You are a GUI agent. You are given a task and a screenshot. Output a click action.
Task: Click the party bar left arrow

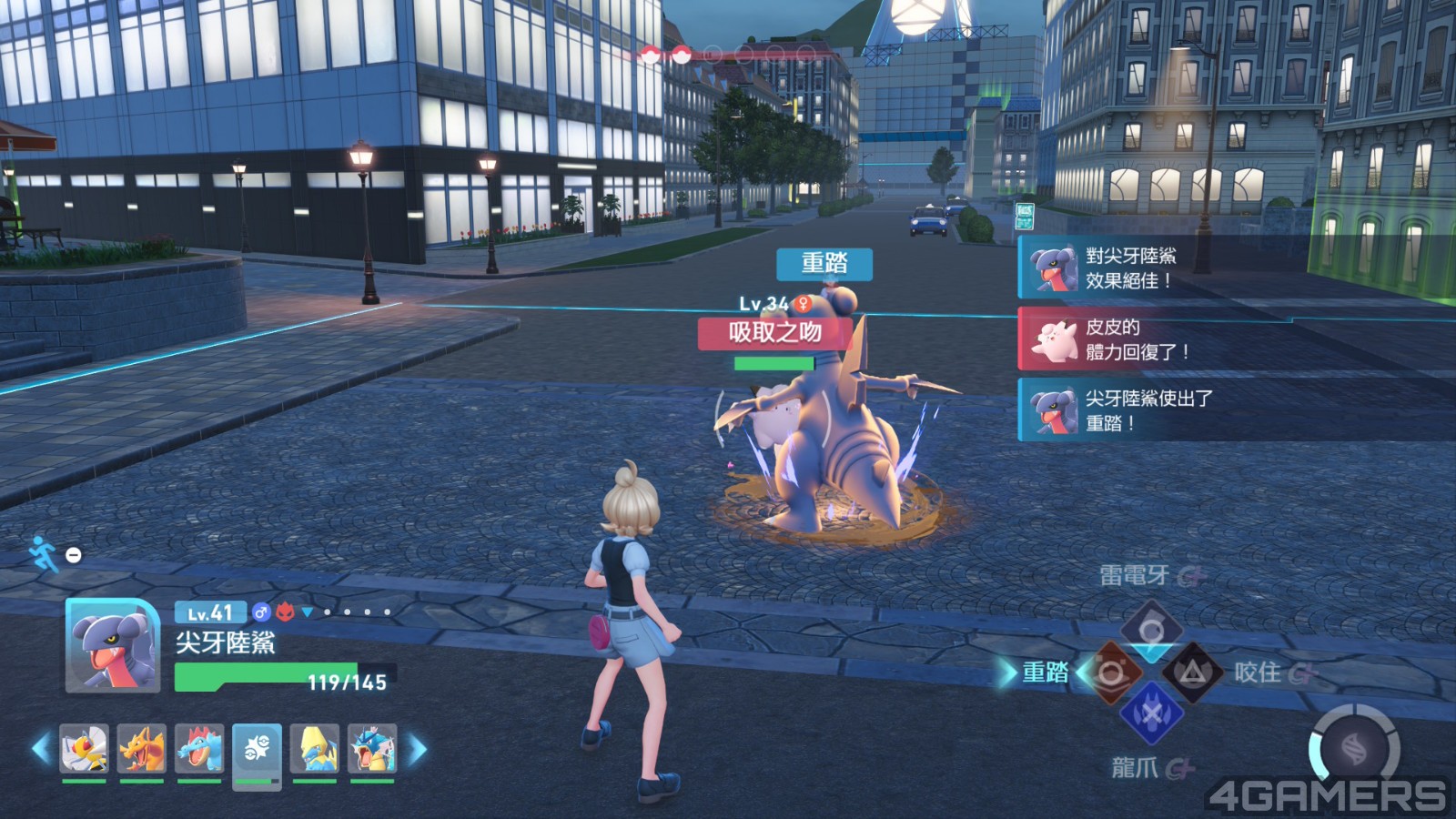coord(41,749)
